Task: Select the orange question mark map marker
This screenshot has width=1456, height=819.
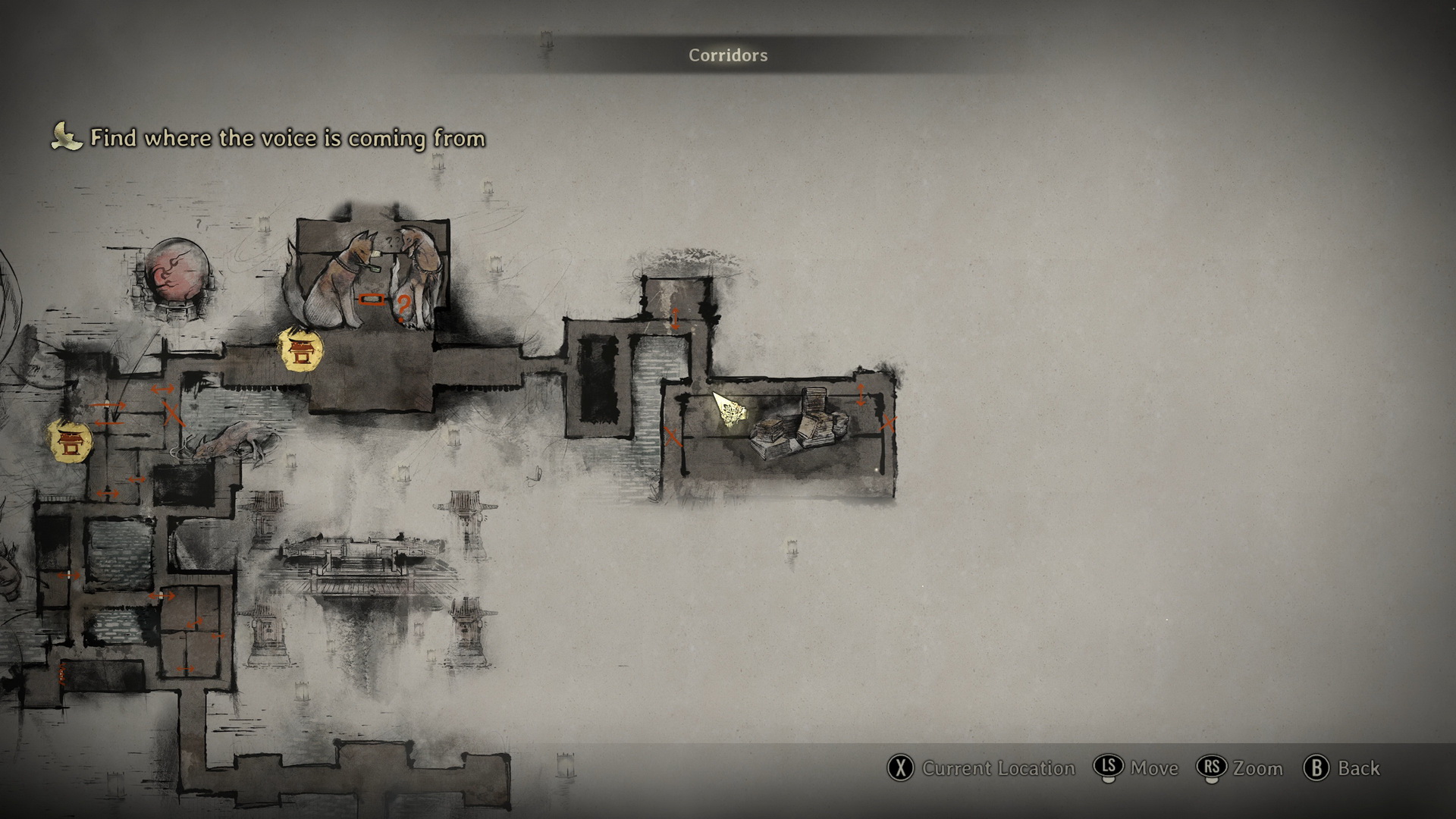Action: (x=403, y=307)
